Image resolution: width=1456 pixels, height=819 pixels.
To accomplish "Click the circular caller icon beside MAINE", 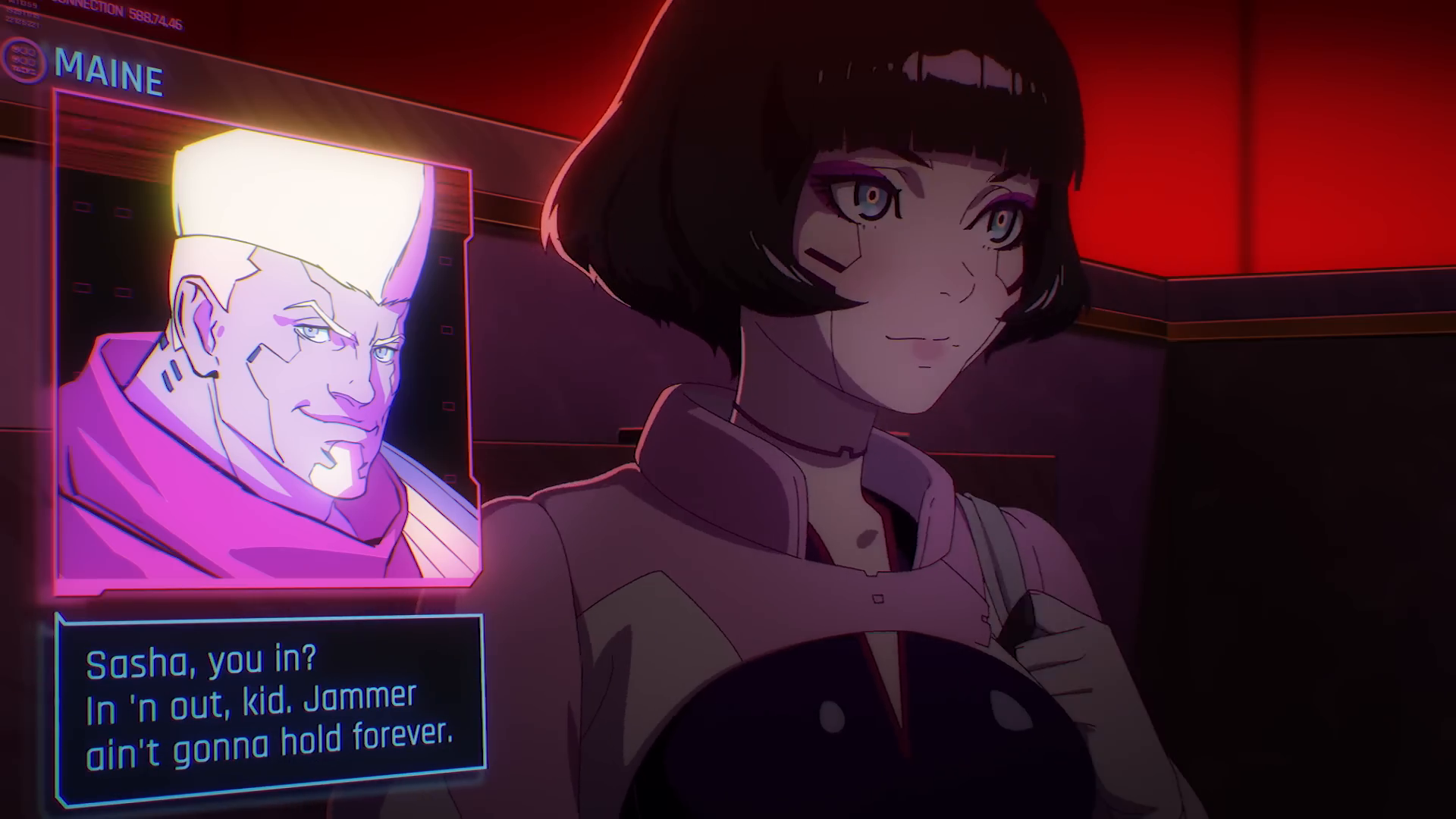I will pyautogui.click(x=24, y=61).
